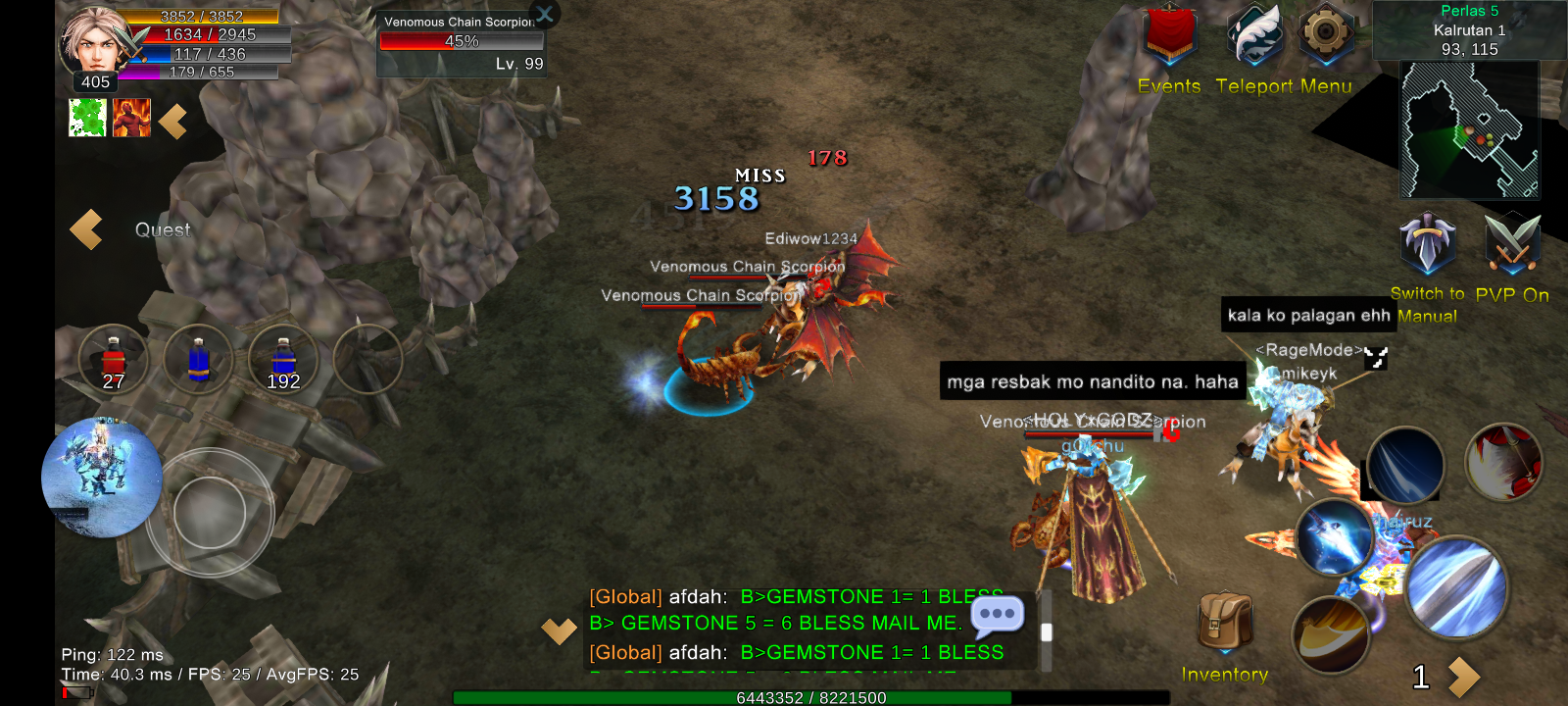Open the Events menu
Viewport: 1568px width, 706px height.
[1170, 39]
